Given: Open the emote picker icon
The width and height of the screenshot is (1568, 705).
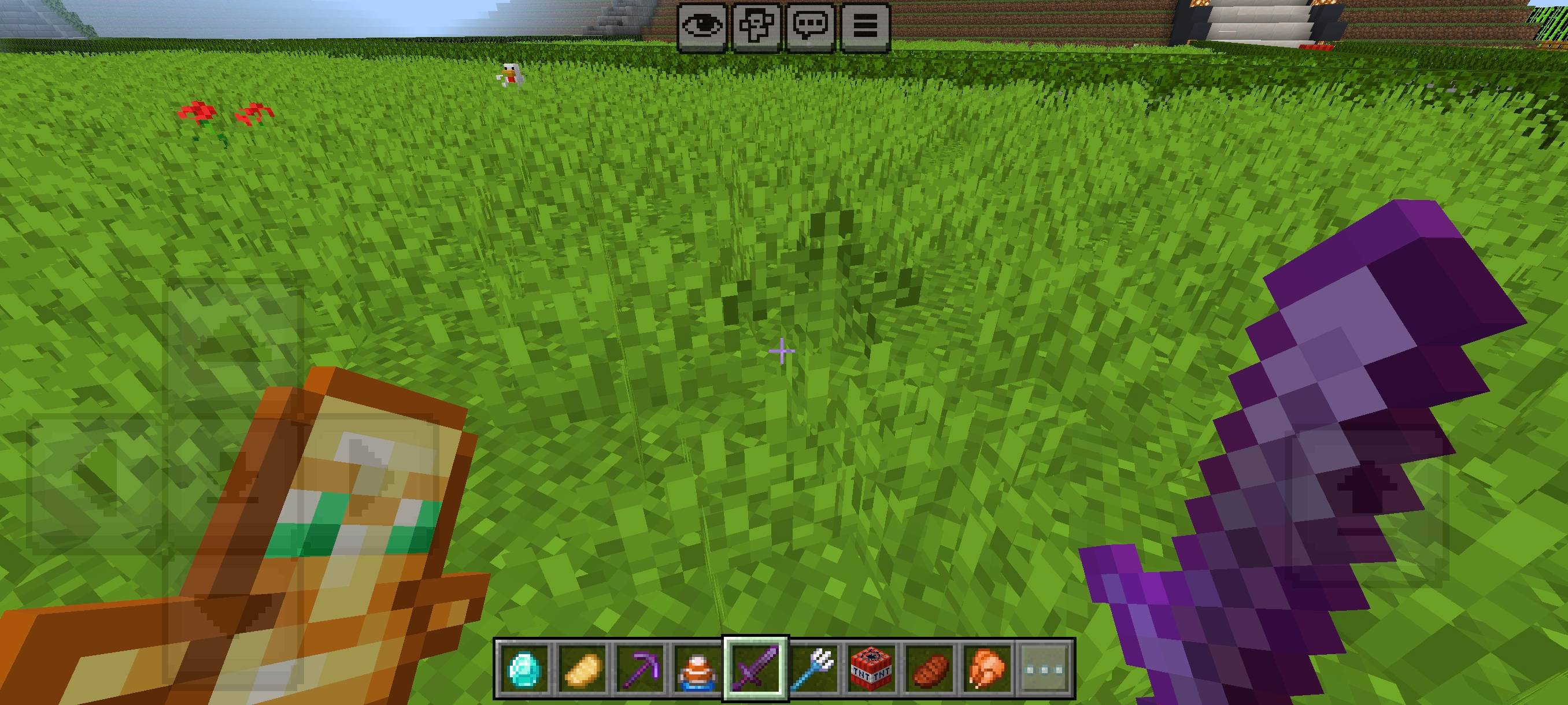Looking at the screenshot, I should coord(757,25).
